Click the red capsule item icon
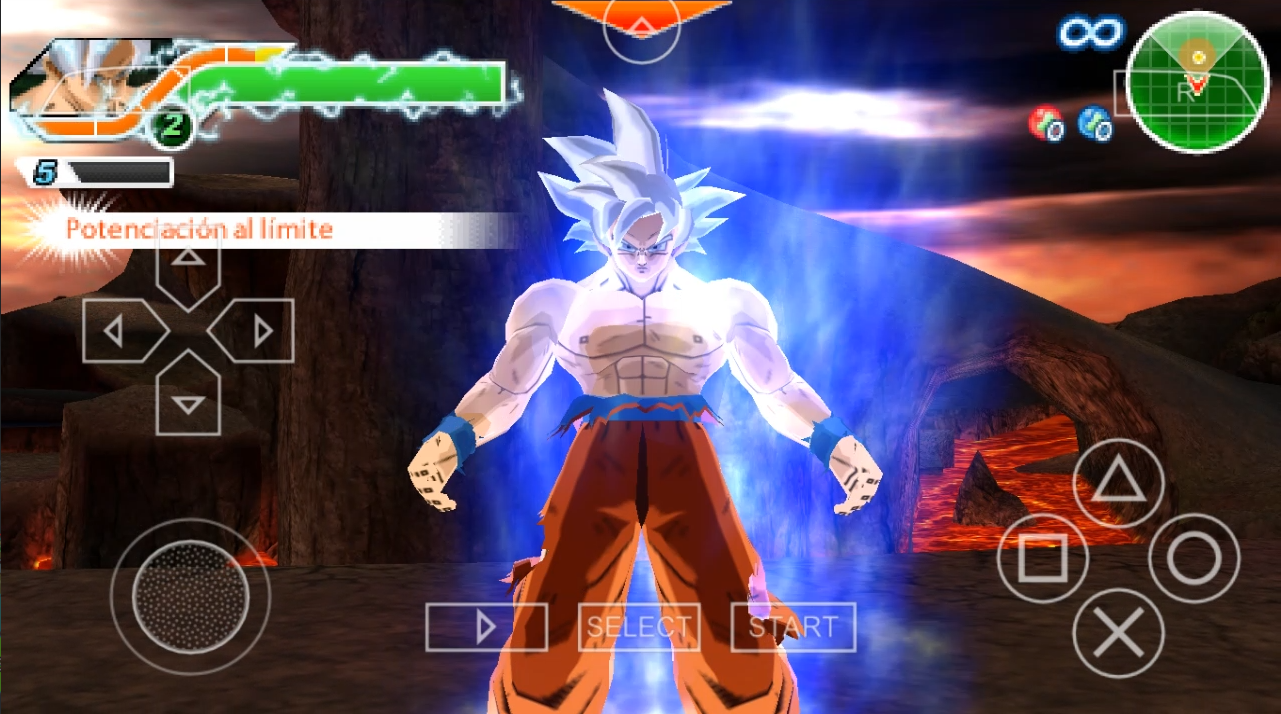1281x714 pixels. tap(1045, 123)
